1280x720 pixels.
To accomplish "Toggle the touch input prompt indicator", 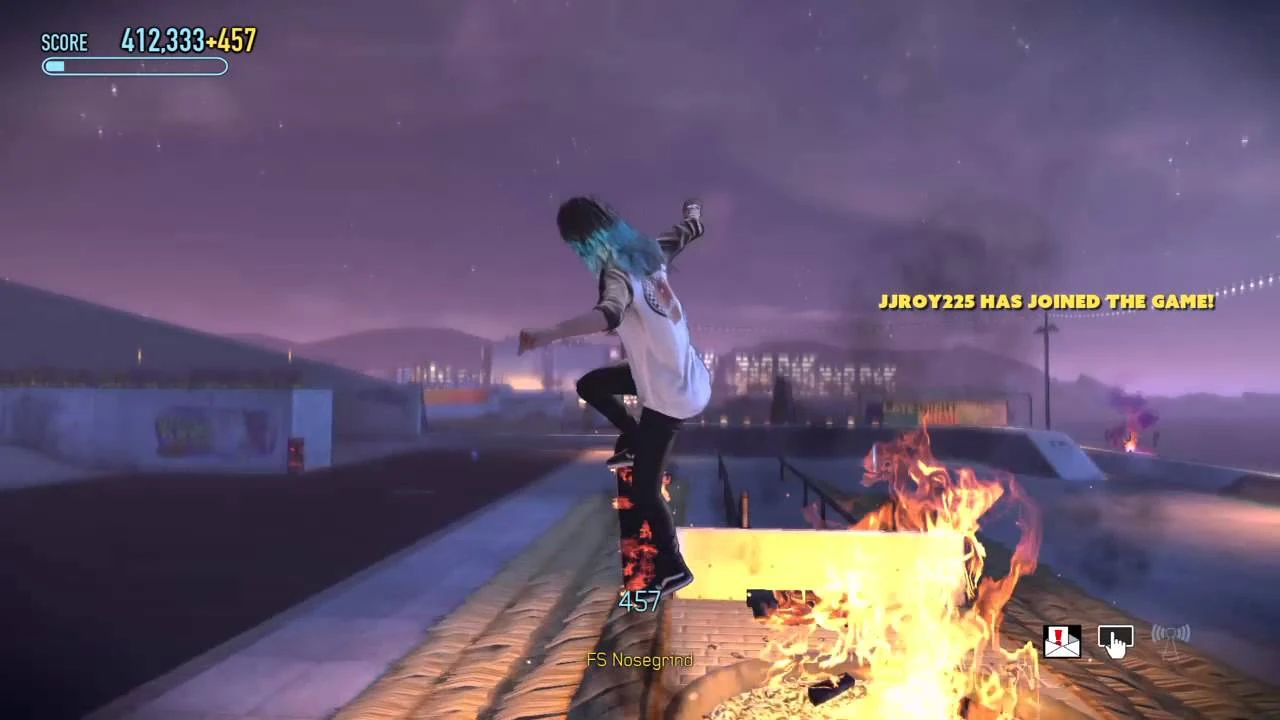I will tap(1115, 642).
